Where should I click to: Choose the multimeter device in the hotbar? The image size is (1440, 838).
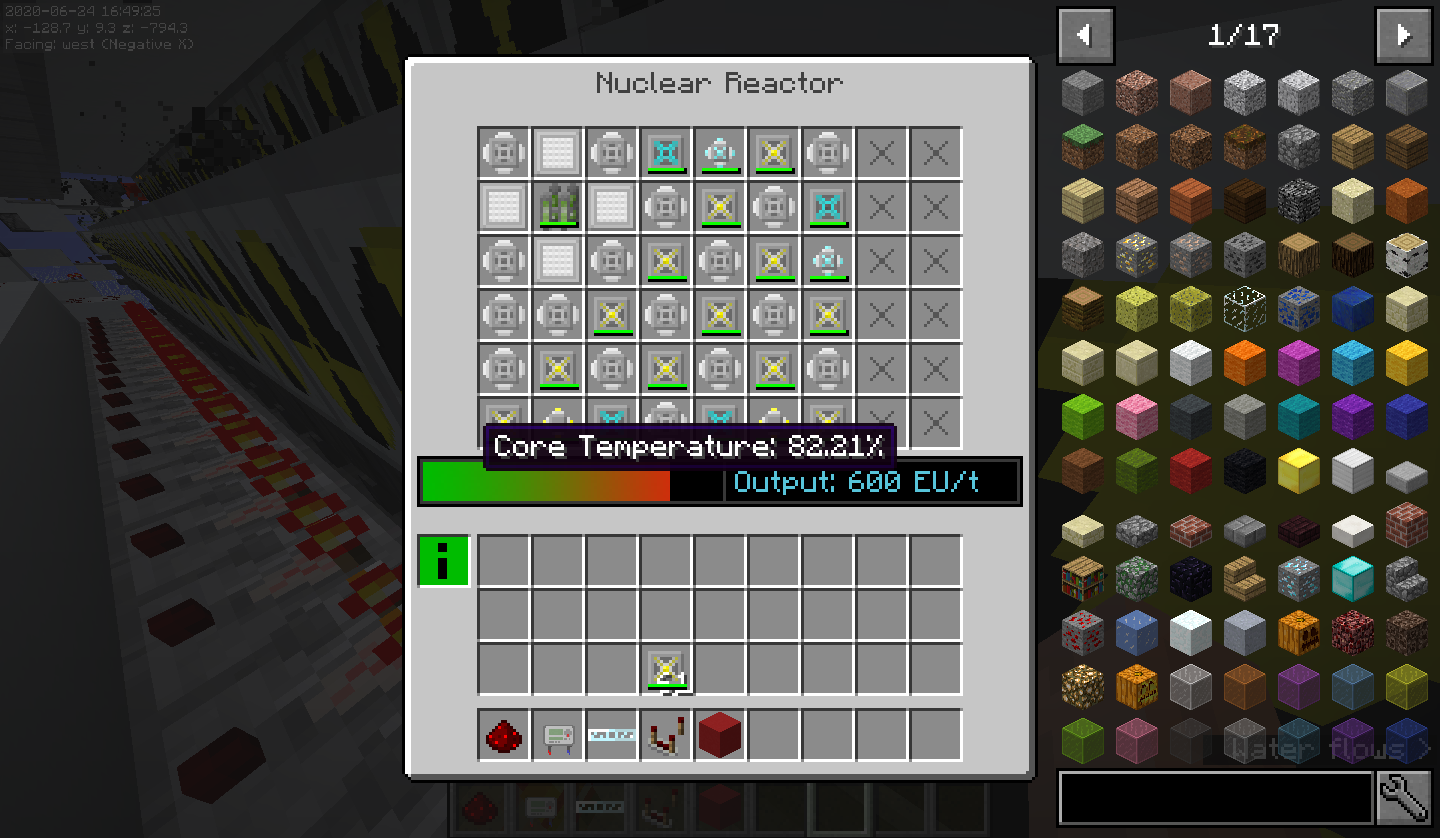[x=558, y=736]
